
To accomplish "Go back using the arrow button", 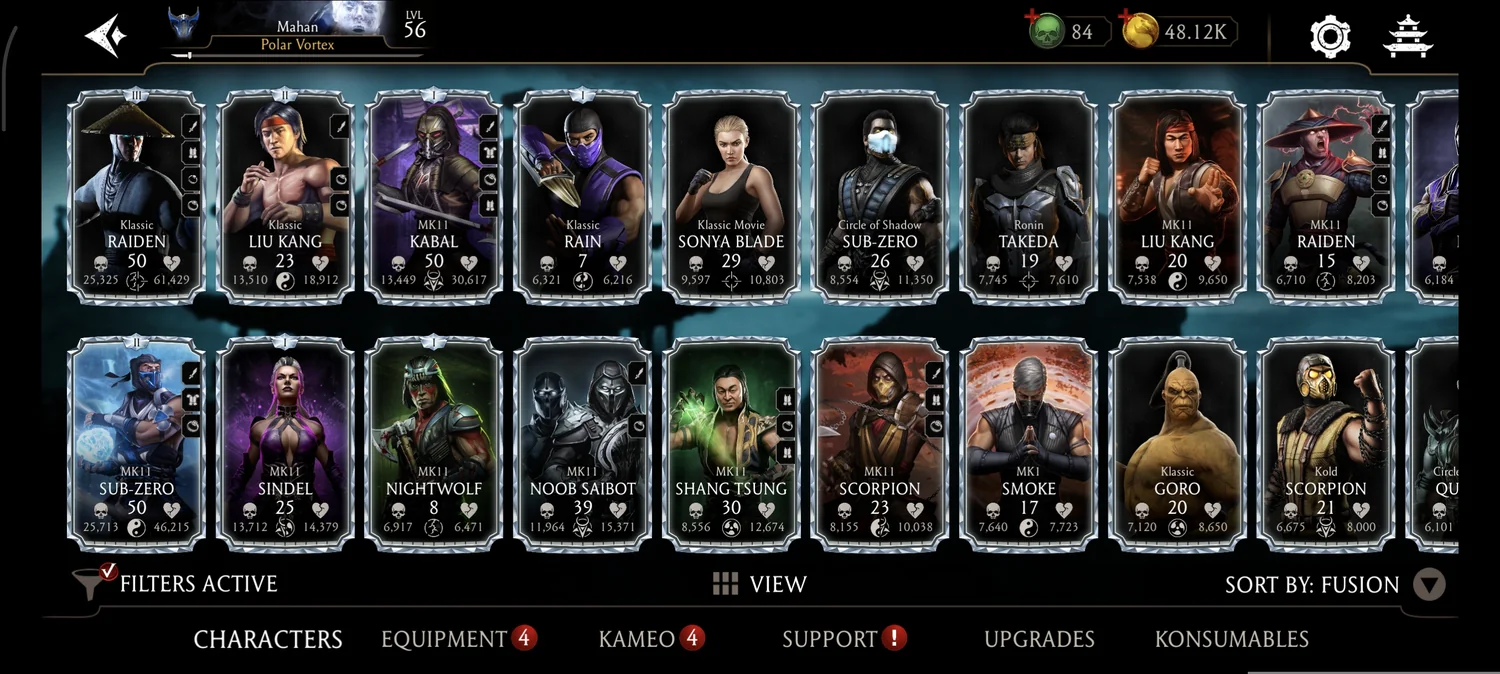I will pos(106,35).
